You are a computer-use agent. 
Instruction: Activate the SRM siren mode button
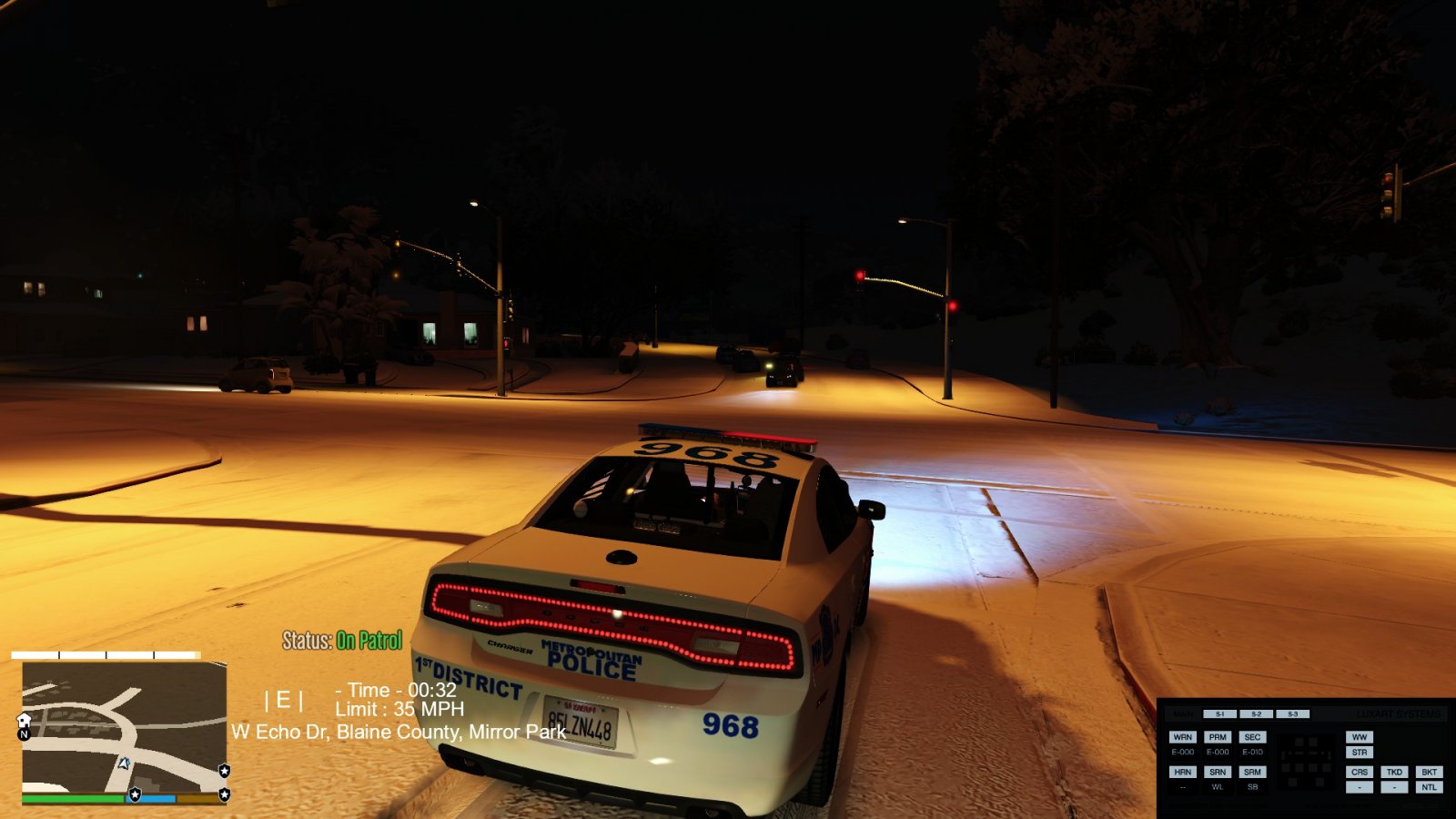coord(1252,772)
